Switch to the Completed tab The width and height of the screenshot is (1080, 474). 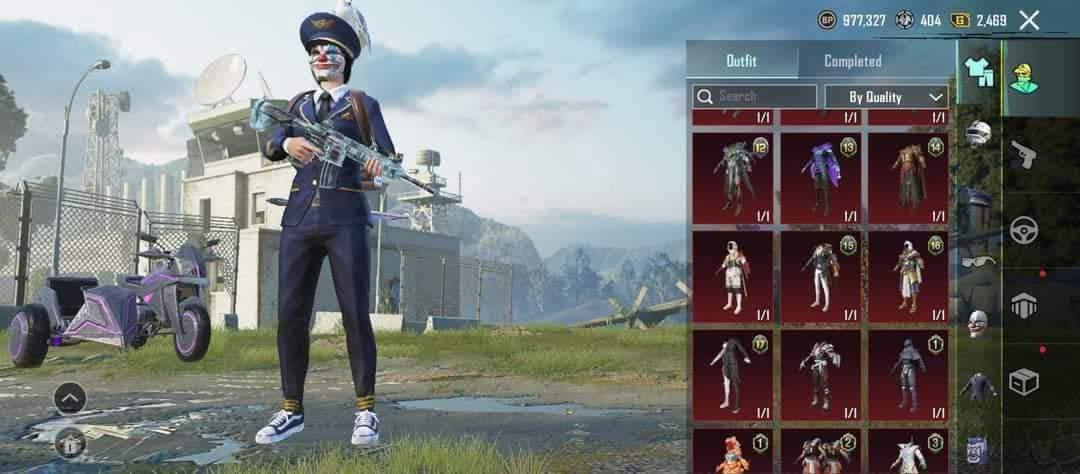(852, 61)
